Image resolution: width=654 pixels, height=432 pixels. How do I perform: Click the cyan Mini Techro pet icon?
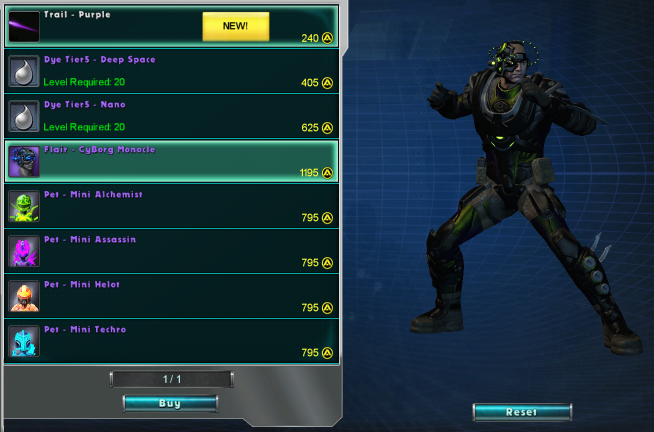tap(23, 341)
